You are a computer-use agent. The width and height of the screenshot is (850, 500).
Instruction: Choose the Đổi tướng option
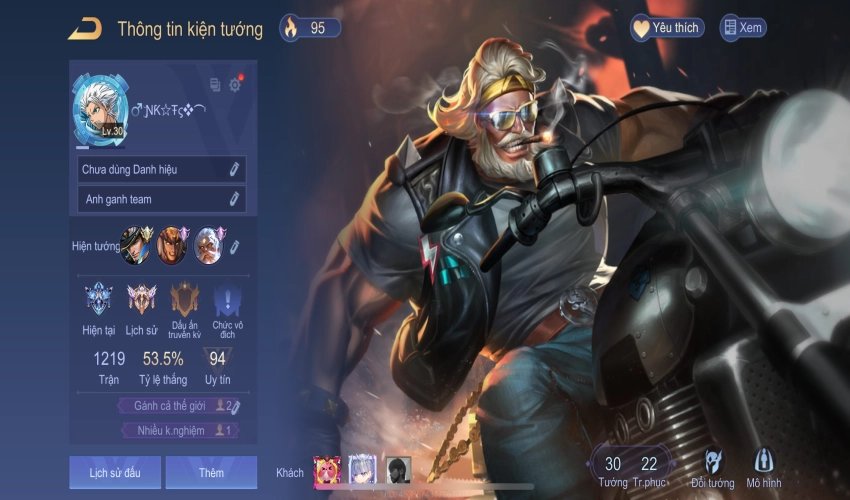(712, 467)
